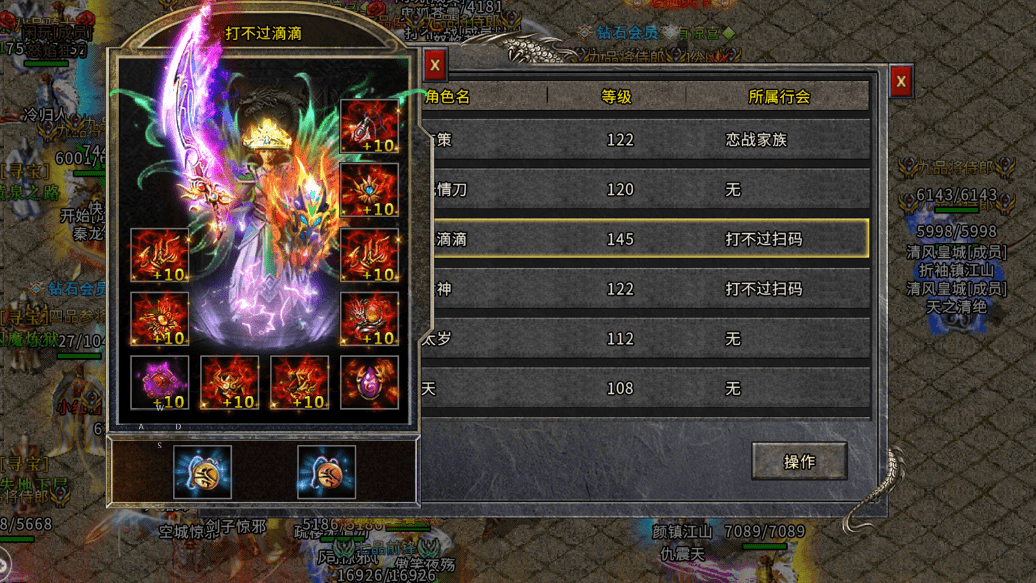Select the highlighted level 145 player row
Screen dimensions: 1036x583
coord(645,239)
